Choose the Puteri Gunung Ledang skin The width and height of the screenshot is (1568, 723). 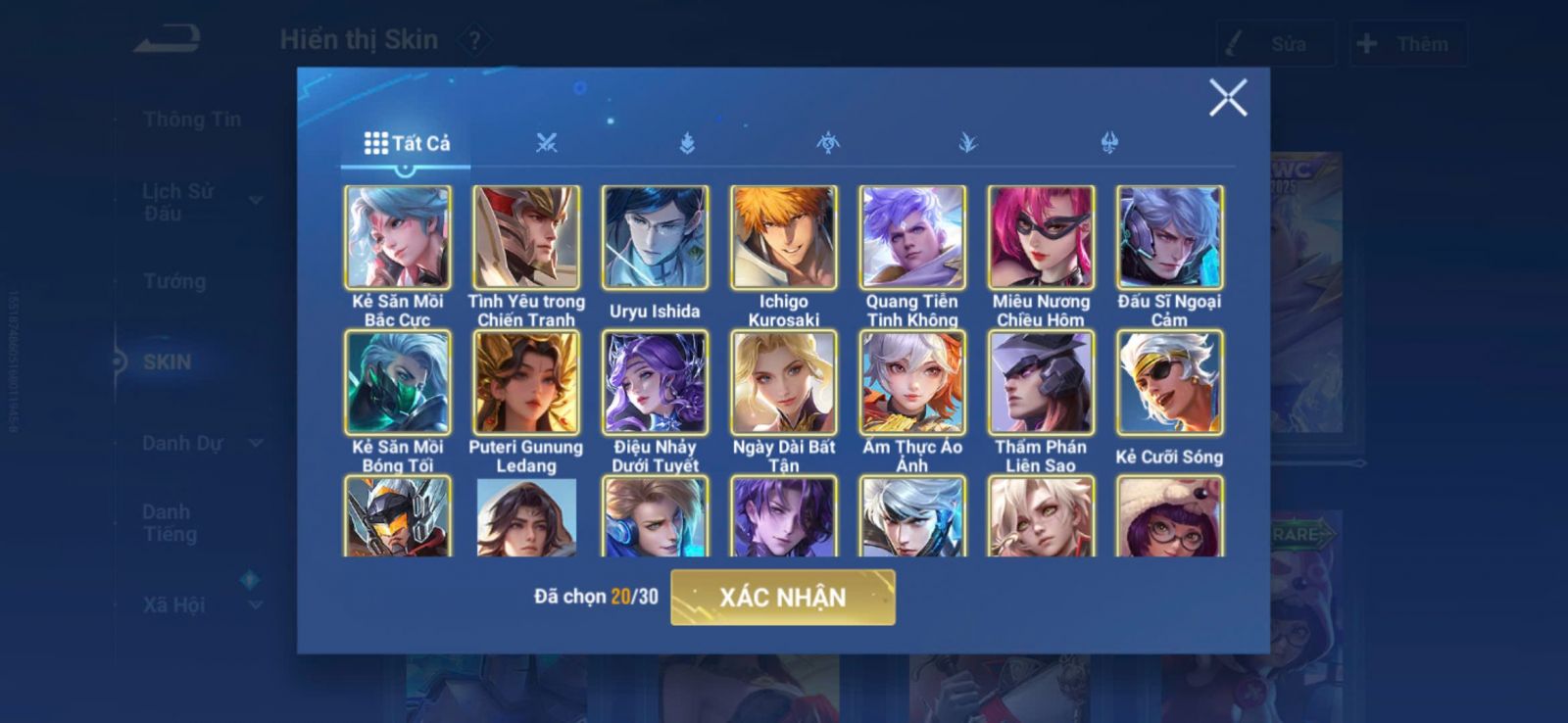[x=526, y=382]
